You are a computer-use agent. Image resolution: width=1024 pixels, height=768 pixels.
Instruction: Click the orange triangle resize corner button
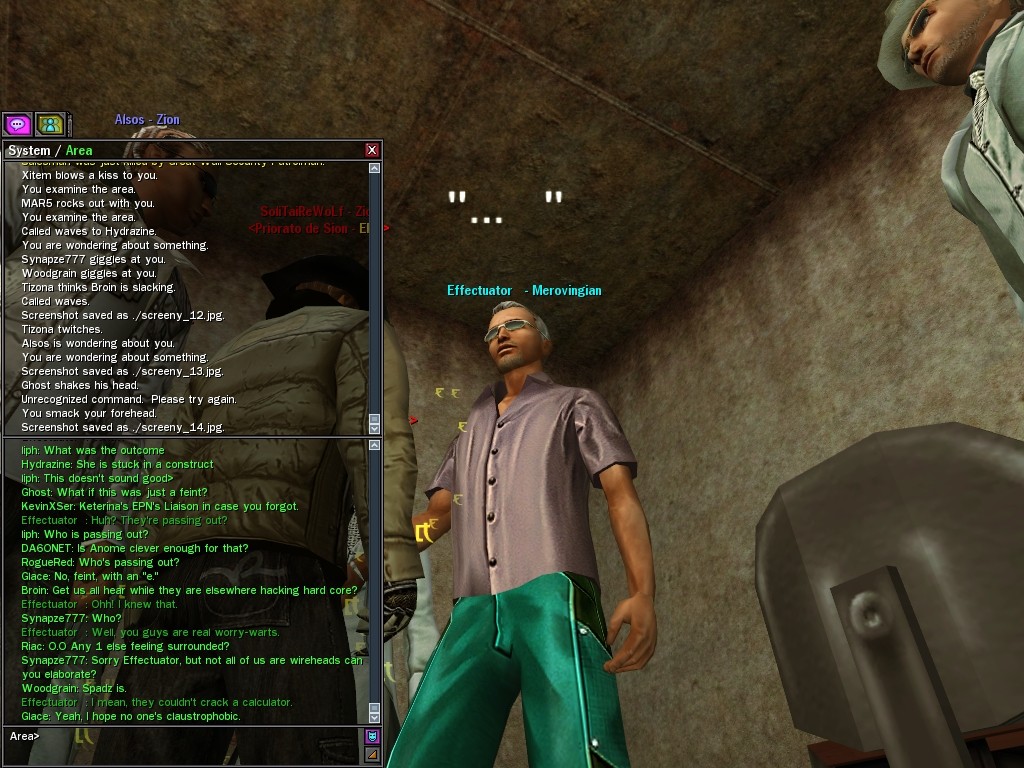coord(372,754)
